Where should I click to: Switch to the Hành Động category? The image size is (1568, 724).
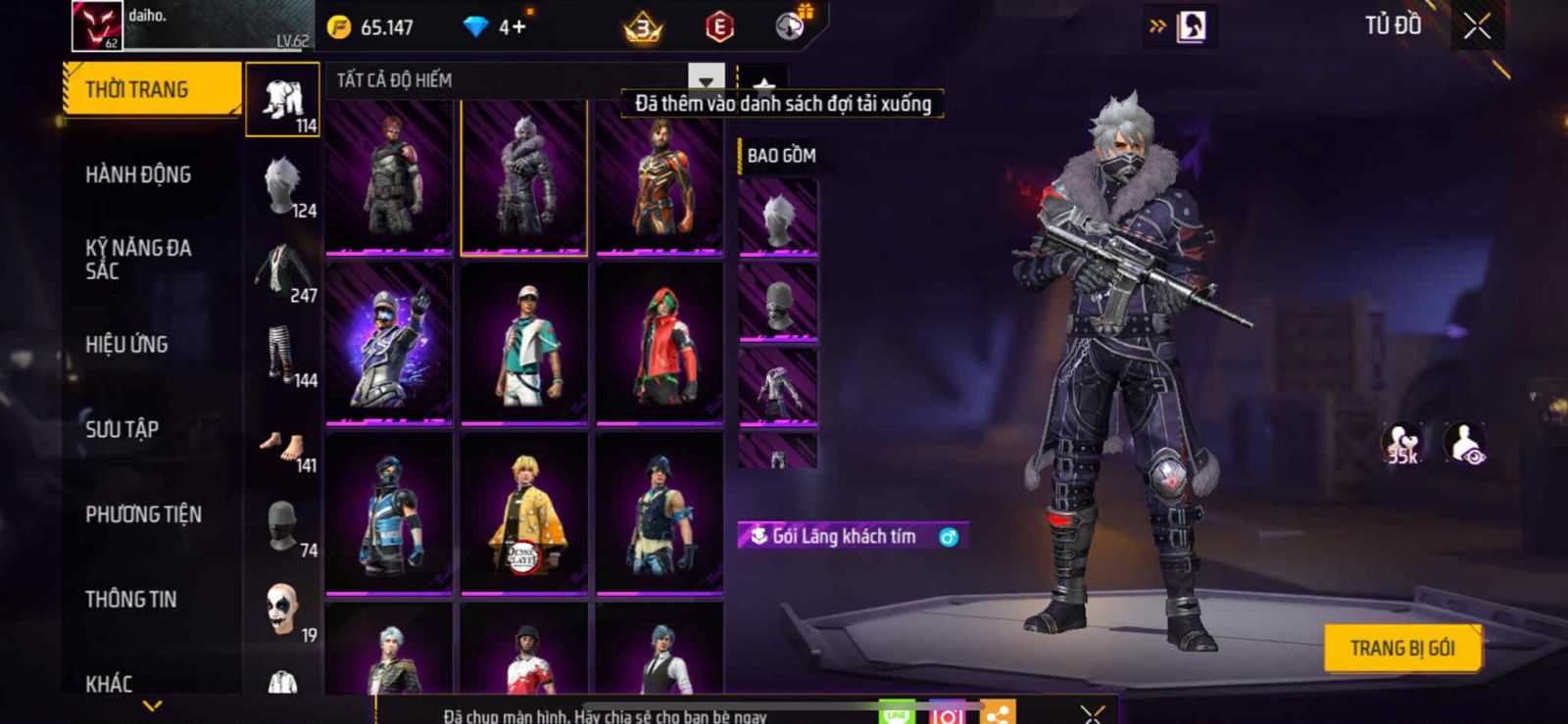tap(138, 174)
